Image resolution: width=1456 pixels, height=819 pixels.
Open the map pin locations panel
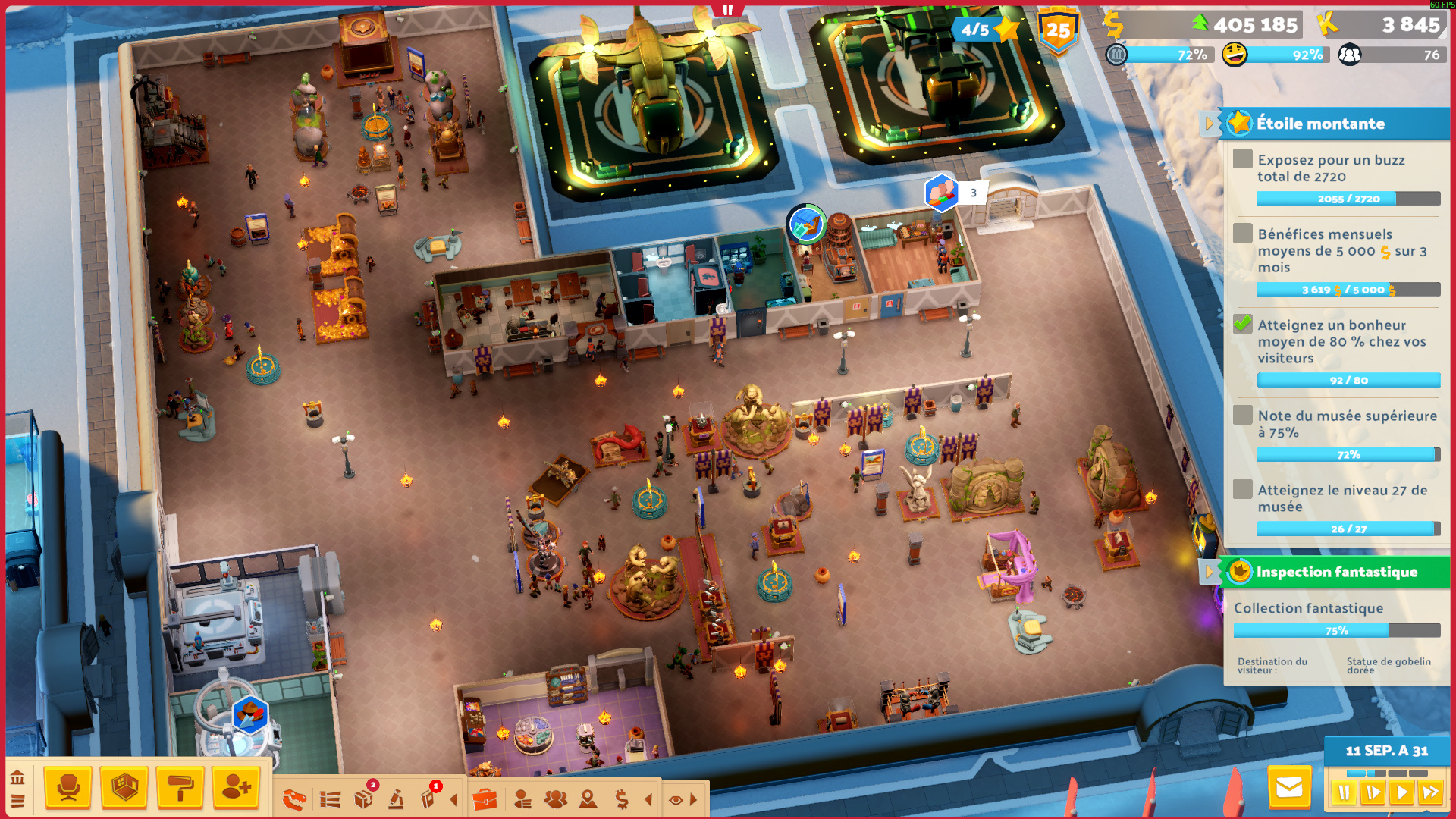[x=588, y=799]
